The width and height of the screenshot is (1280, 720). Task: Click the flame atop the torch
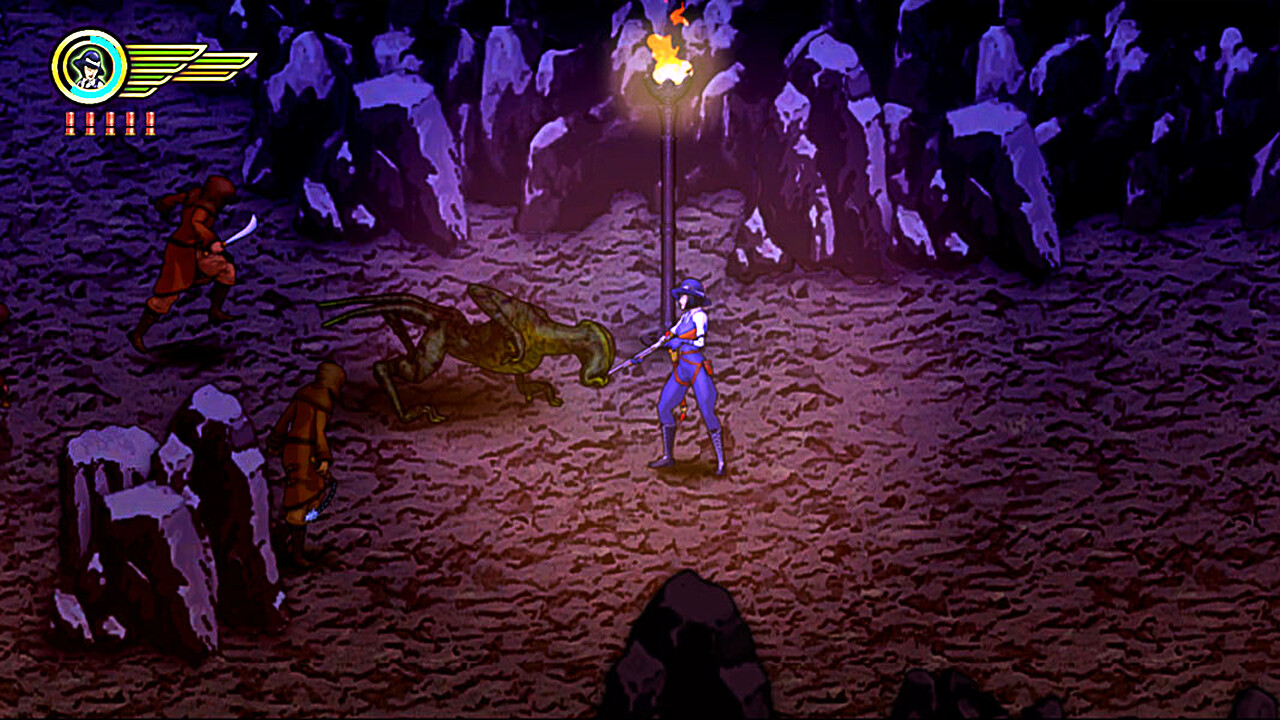click(x=667, y=60)
